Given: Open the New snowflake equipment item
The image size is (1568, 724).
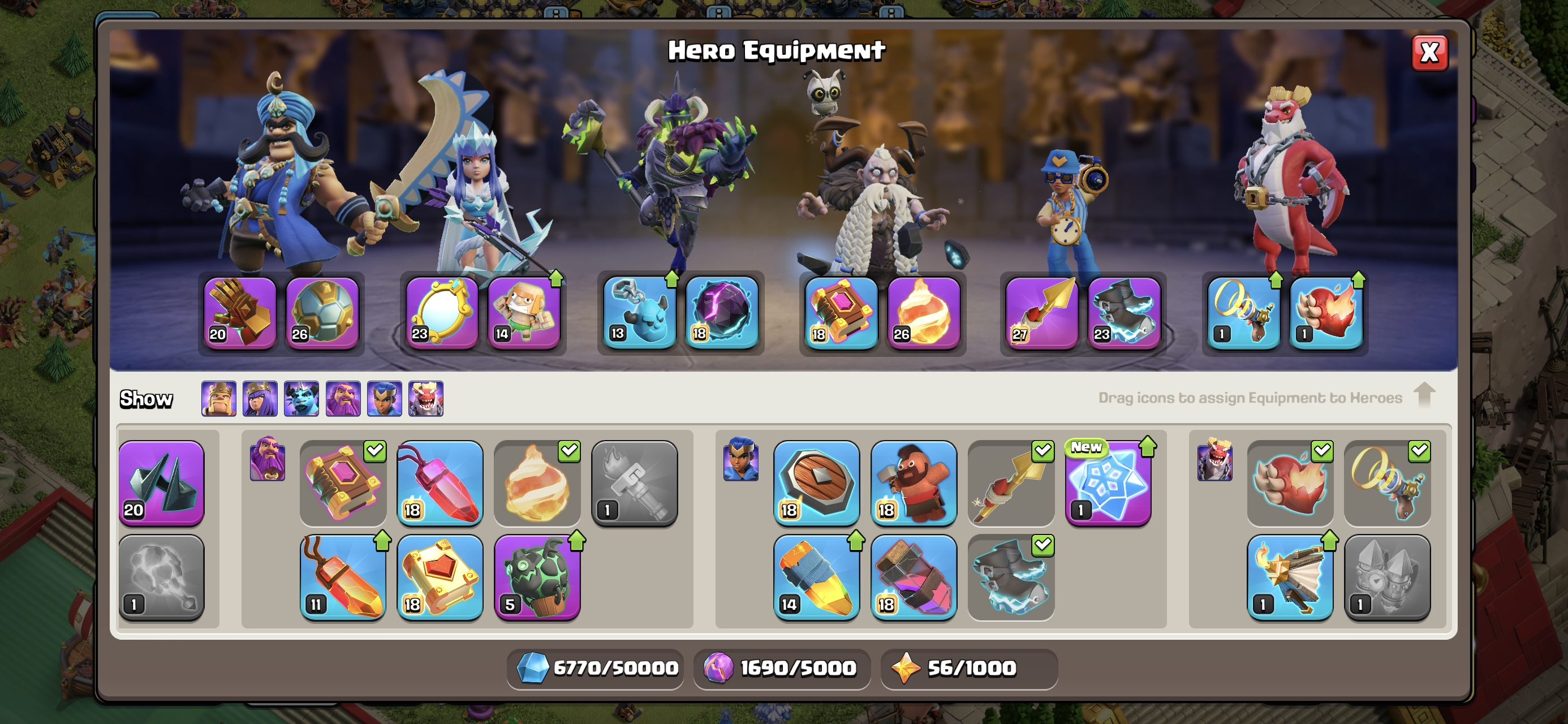Looking at the screenshot, I should pyautogui.click(x=1108, y=483).
